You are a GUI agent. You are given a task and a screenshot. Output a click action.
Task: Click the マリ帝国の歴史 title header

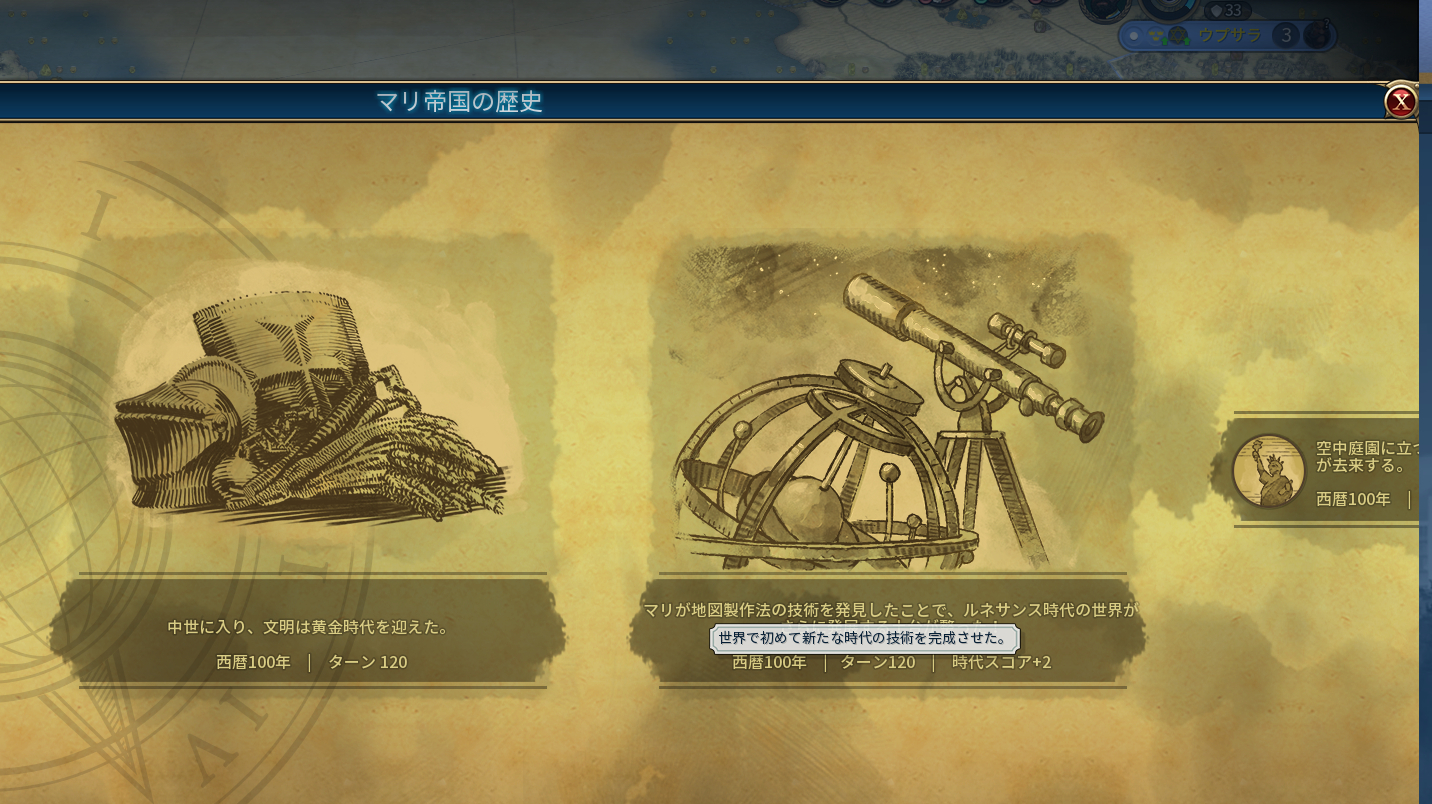point(459,99)
